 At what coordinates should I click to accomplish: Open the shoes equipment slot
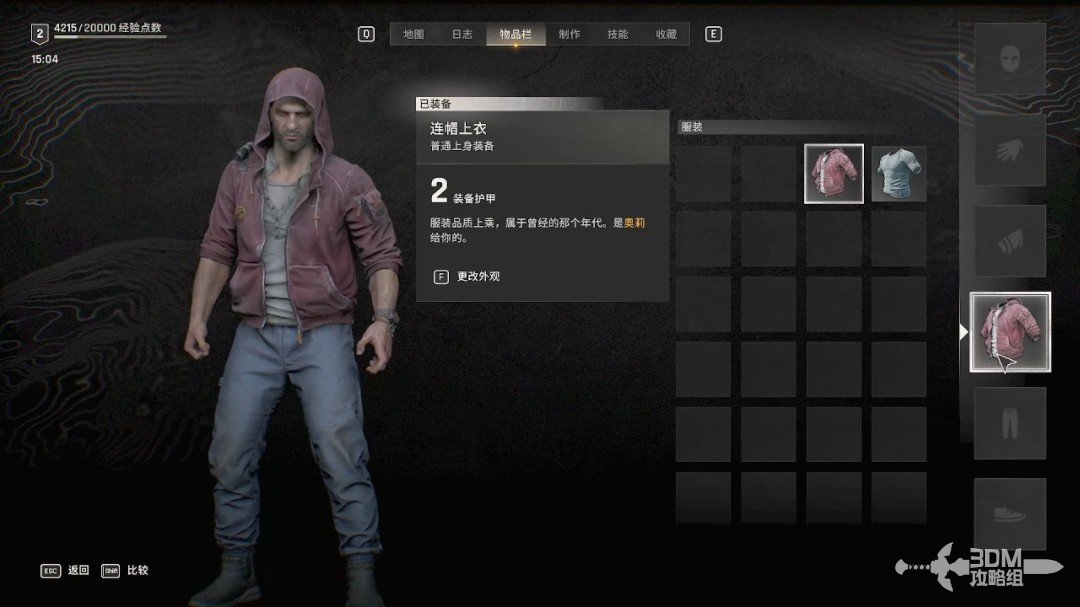tap(1009, 514)
